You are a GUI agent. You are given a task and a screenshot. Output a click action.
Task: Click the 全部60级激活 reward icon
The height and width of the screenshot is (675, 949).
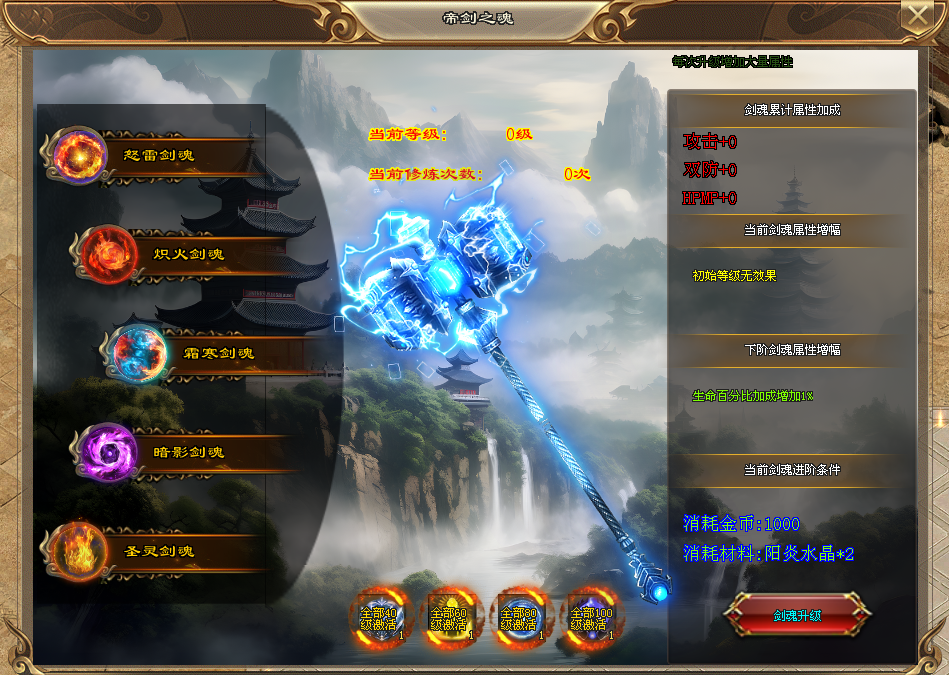[449, 617]
